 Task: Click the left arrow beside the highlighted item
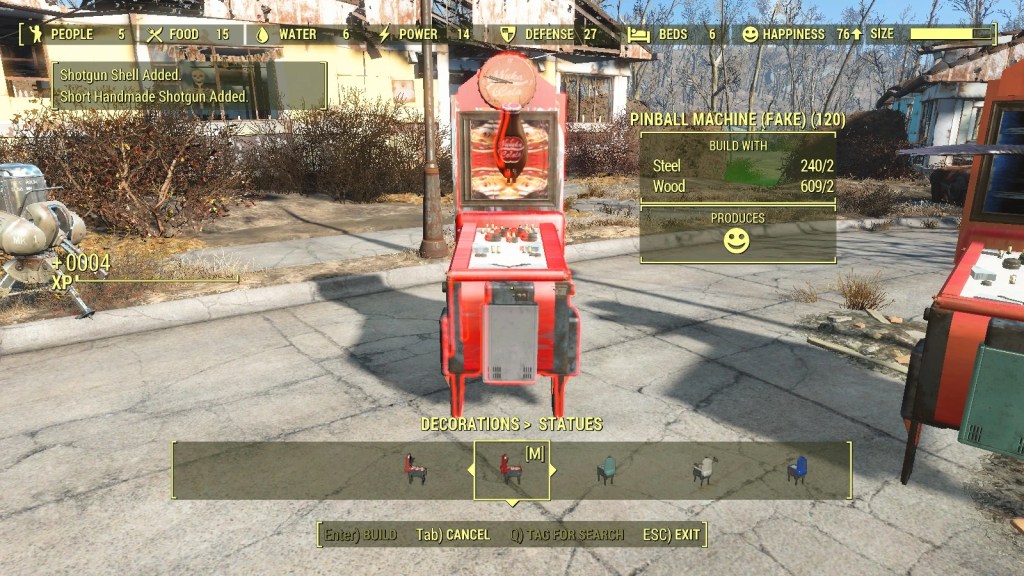point(471,470)
